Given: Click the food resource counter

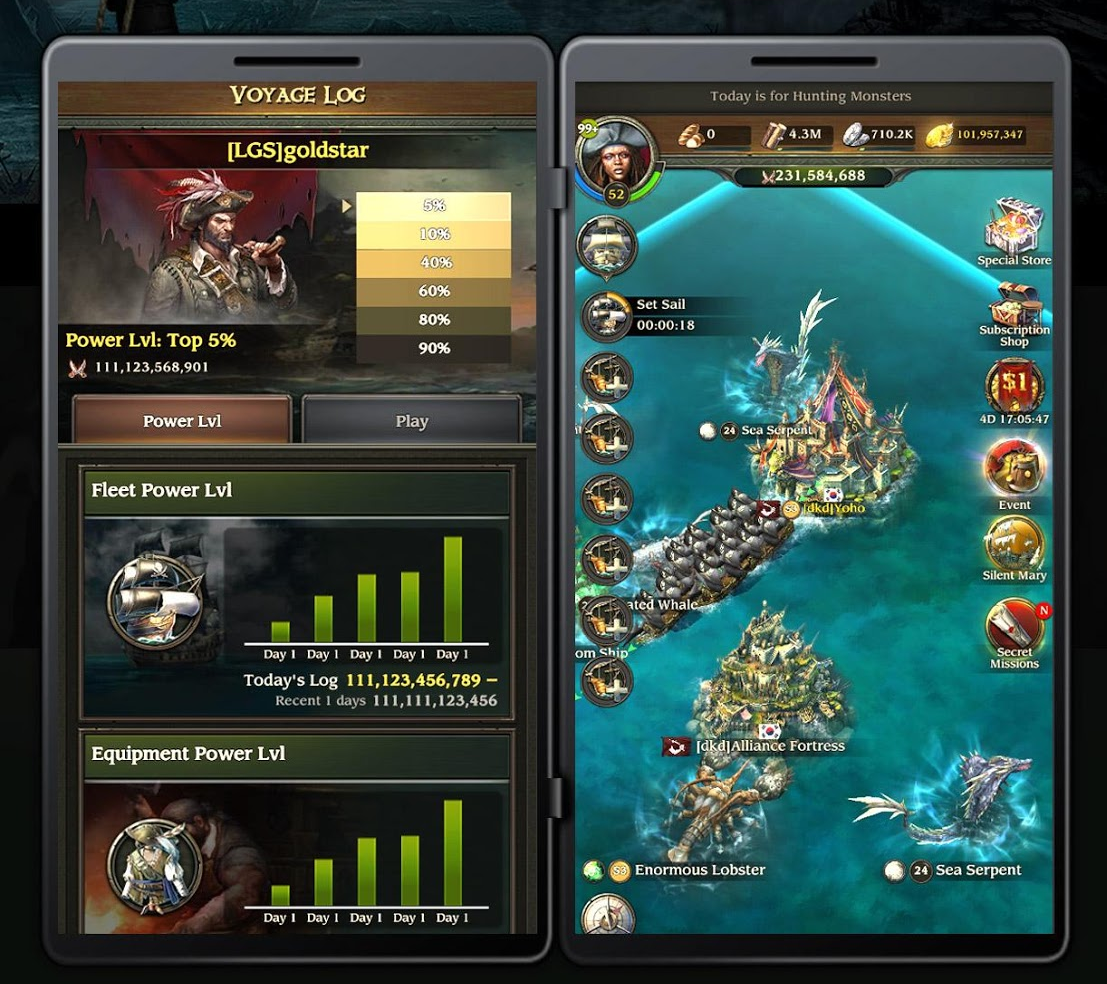Looking at the screenshot, I should pyautogui.click(x=712, y=134).
